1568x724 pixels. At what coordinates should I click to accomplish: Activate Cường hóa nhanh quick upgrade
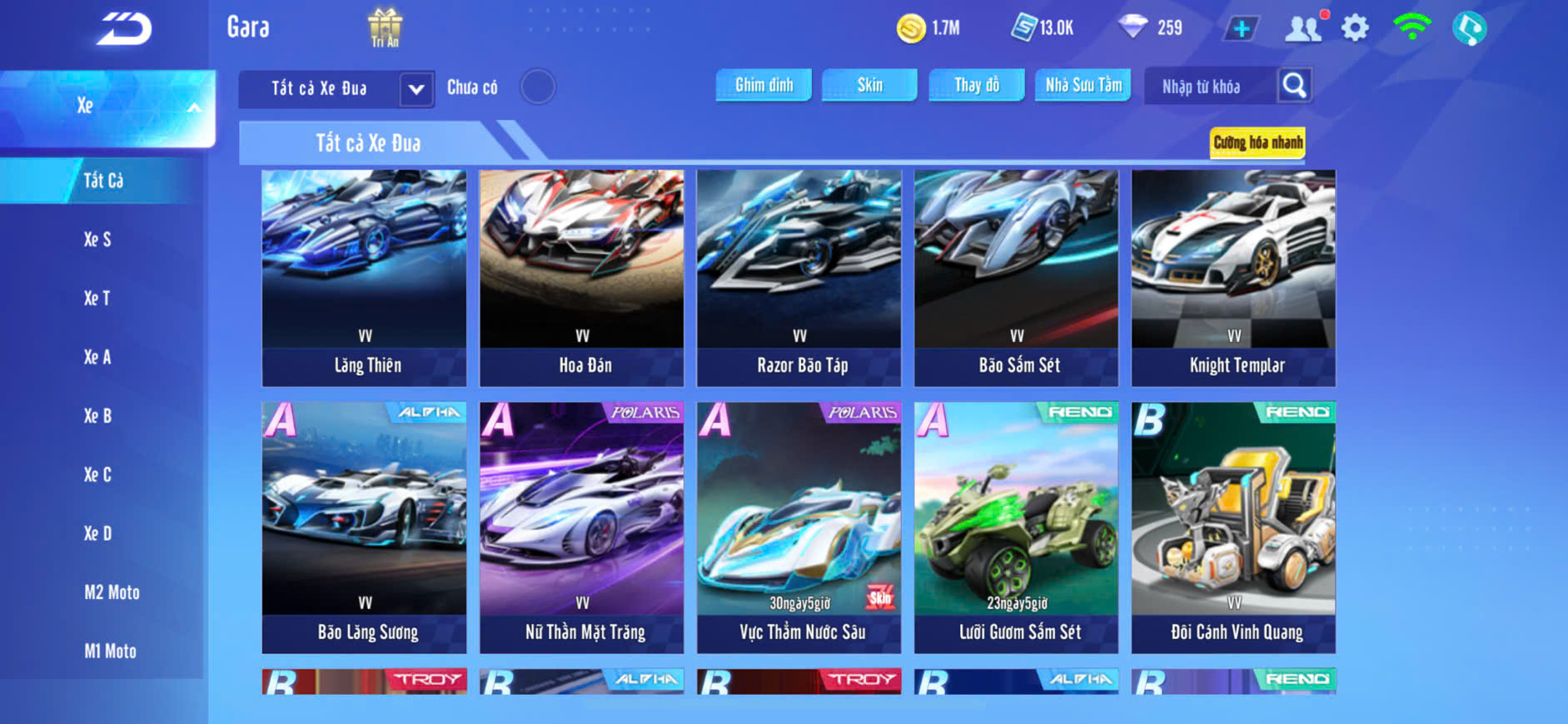pyautogui.click(x=1257, y=142)
